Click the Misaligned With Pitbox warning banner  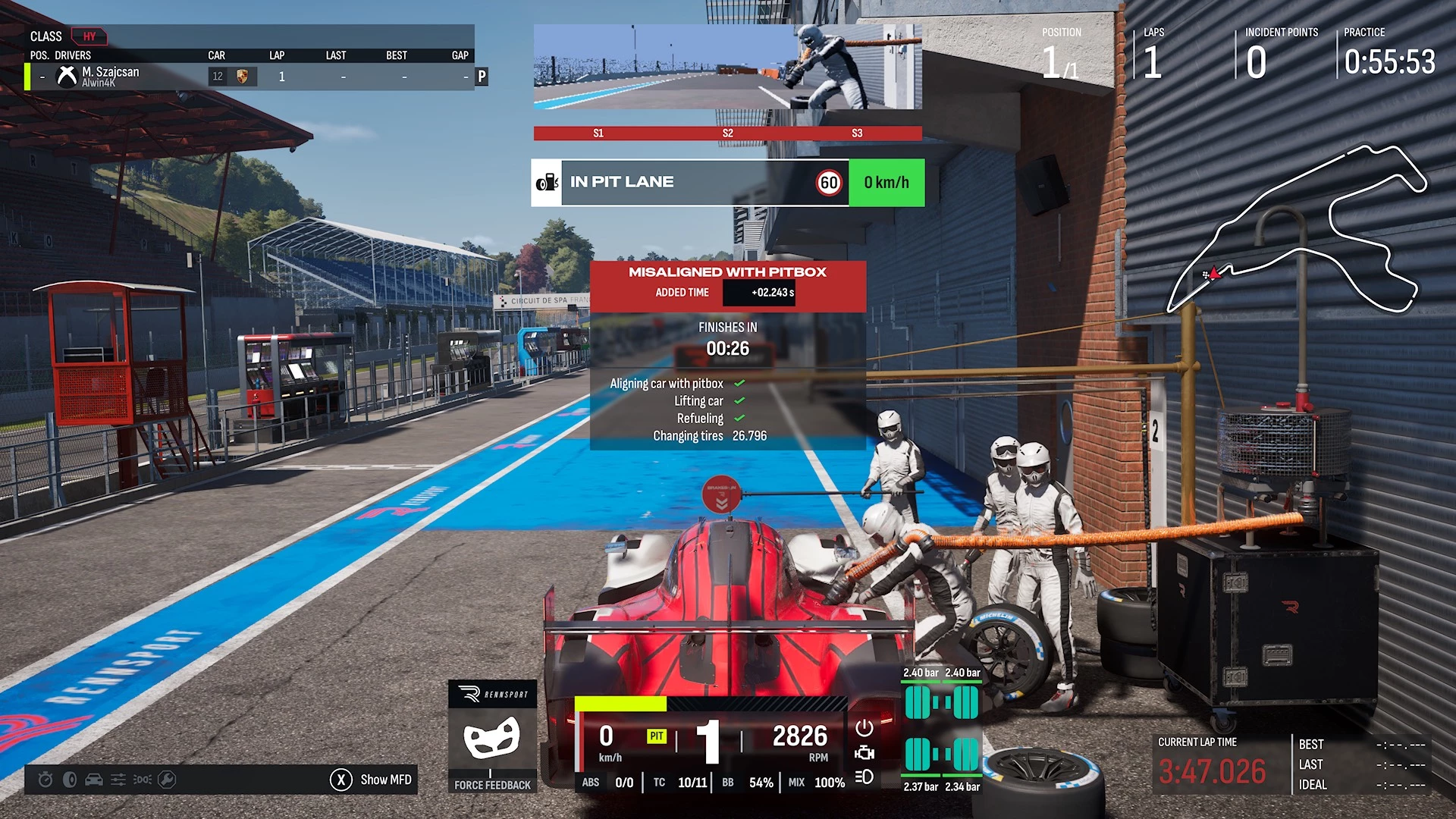coord(727,286)
